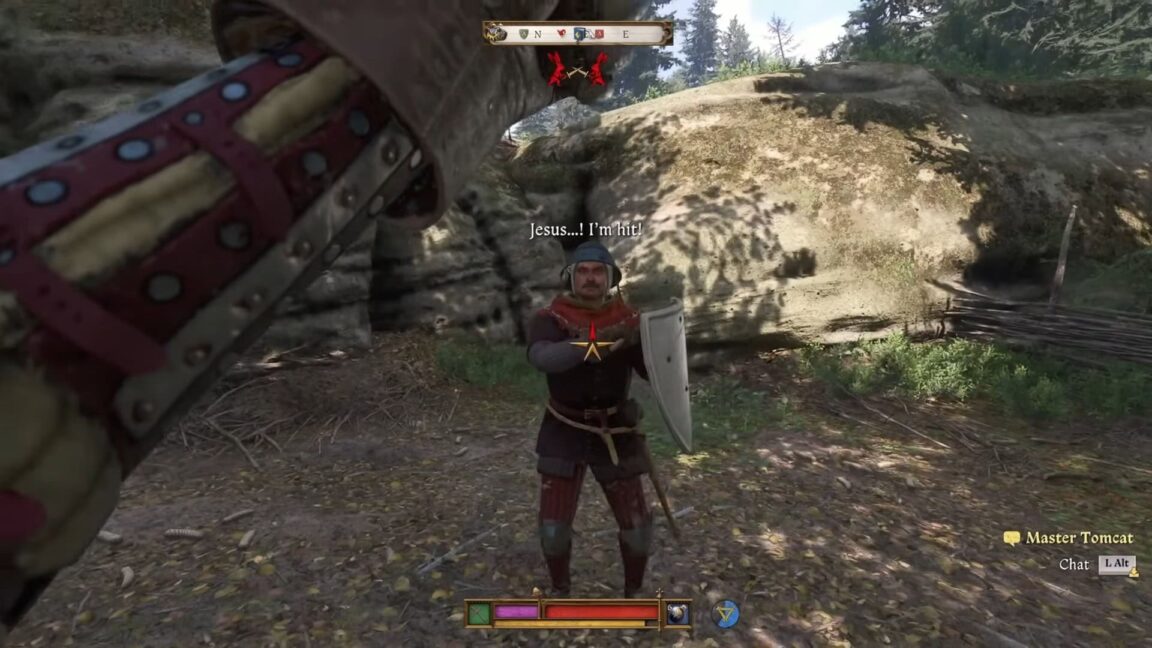Click the star-shaped combat reticle
This screenshot has height=648, width=1152.
pos(593,346)
